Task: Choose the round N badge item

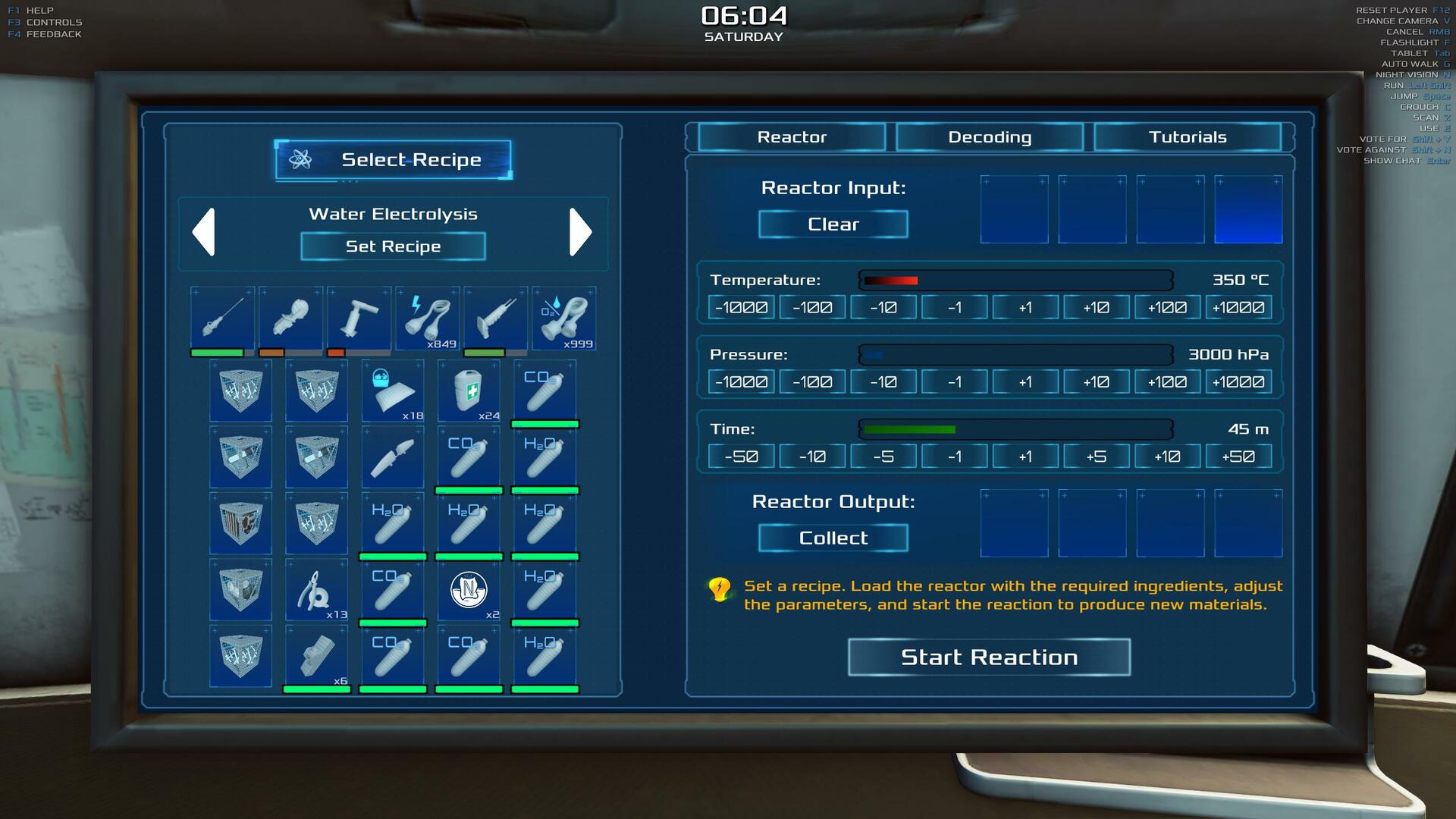Action: click(x=469, y=590)
